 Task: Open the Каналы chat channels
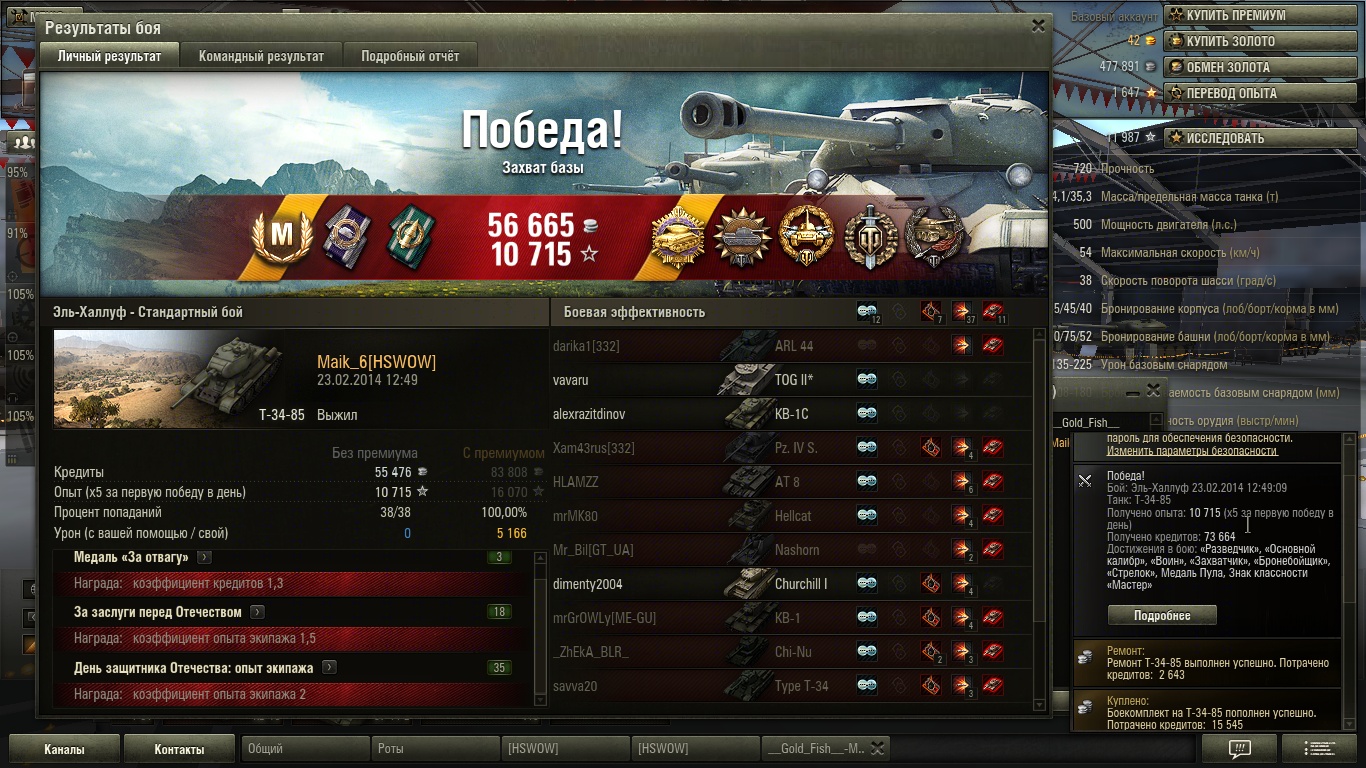click(64, 749)
